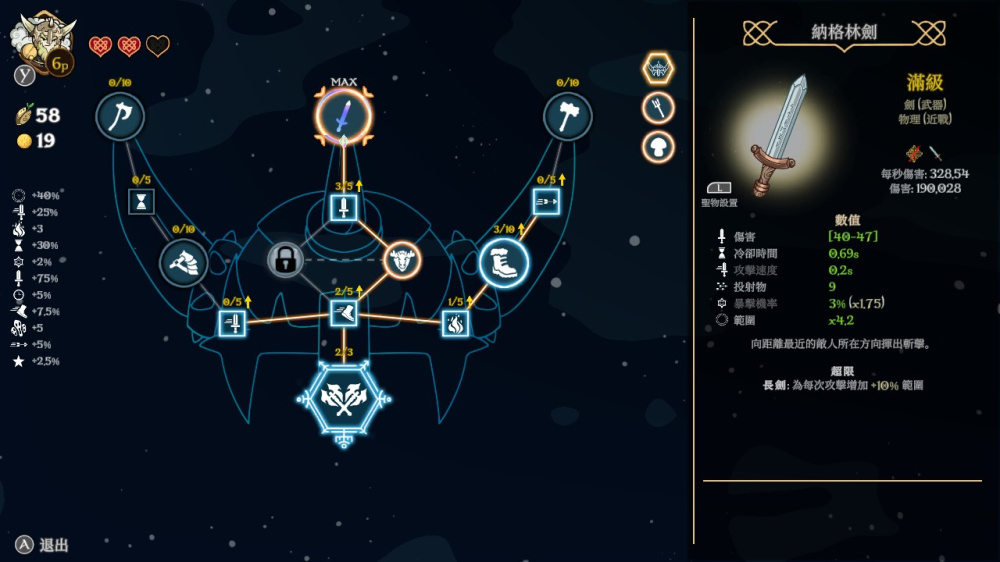Upgrade the flame skill node
1000x562 pixels.
(x=455, y=323)
